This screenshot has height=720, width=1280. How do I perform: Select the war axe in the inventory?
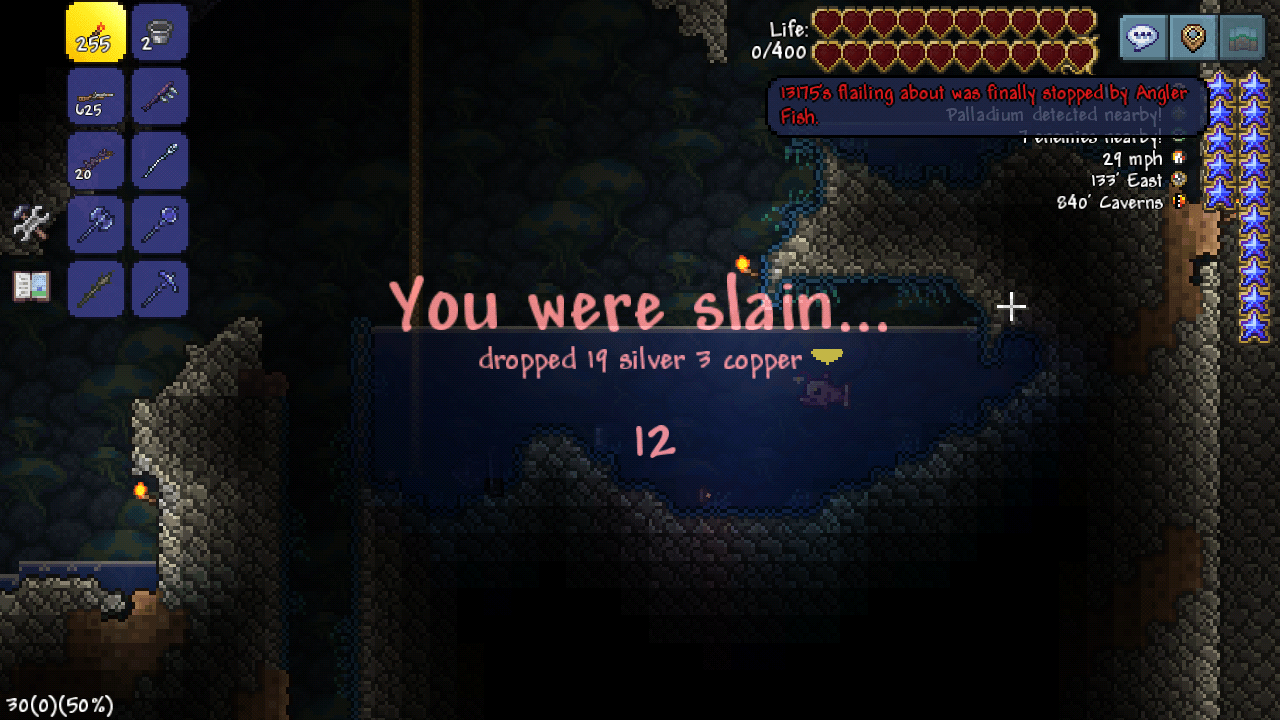pyautogui.click(x=95, y=224)
